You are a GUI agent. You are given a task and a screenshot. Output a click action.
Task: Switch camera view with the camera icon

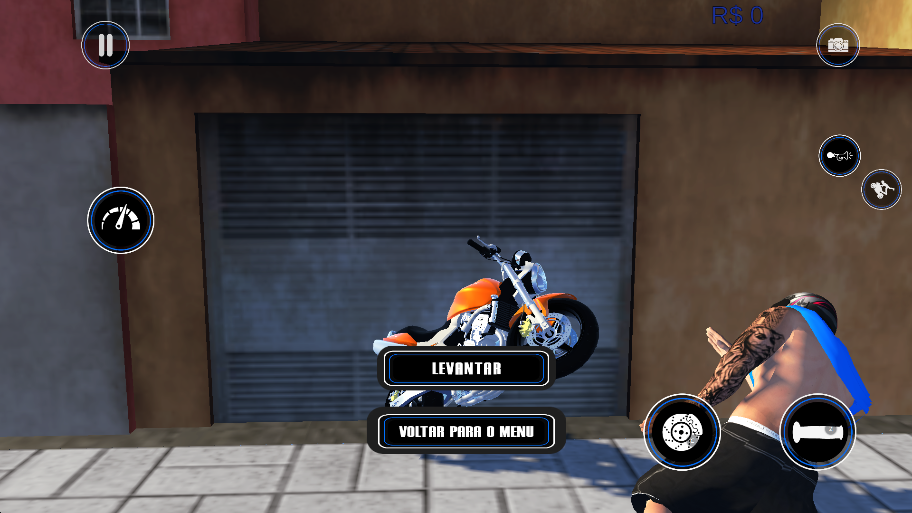pos(838,45)
